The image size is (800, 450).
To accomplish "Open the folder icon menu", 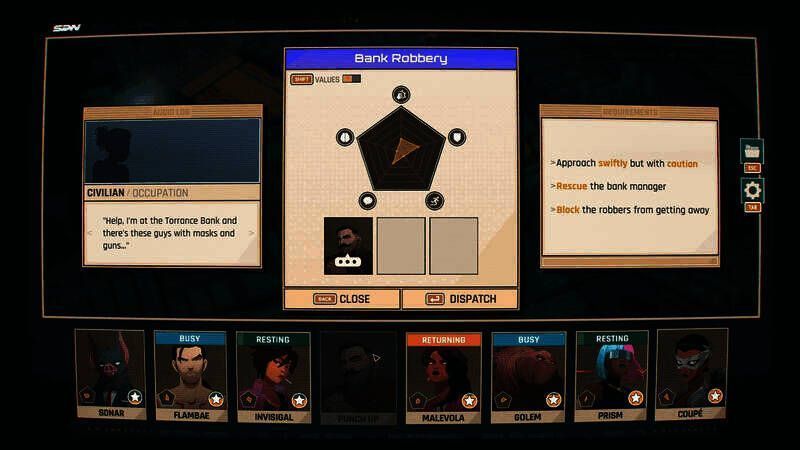I will coord(751,151).
